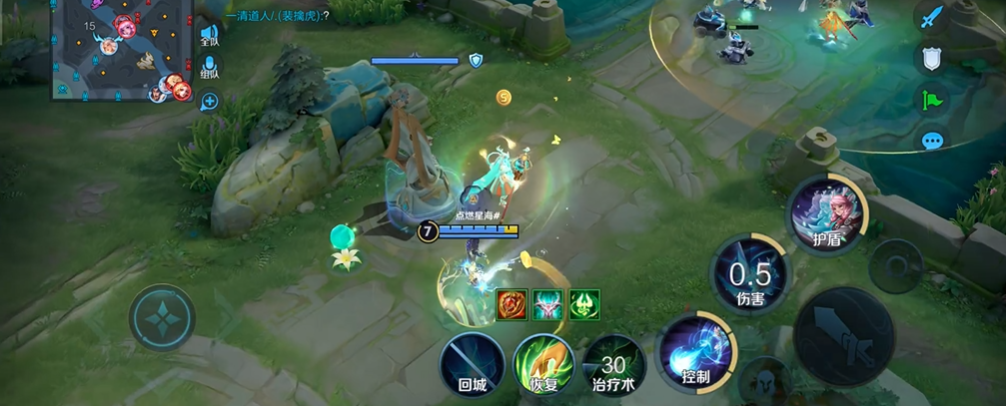Select the red swirl equipment icon
Image resolution: width=1006 pixels, height=406 pixels.
pos(512,305)
